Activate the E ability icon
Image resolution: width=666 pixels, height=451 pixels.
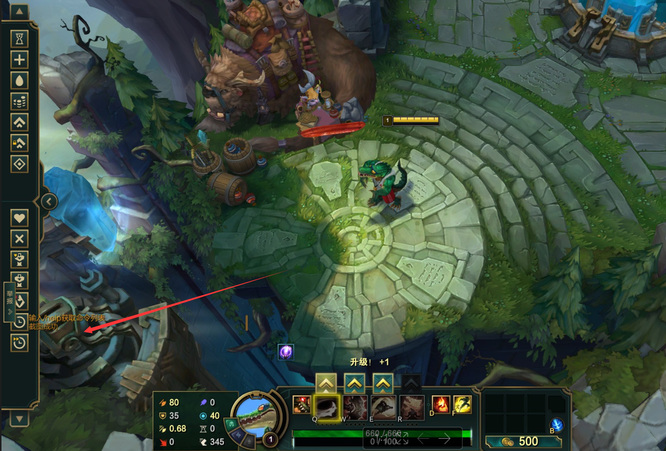(383, 407)
